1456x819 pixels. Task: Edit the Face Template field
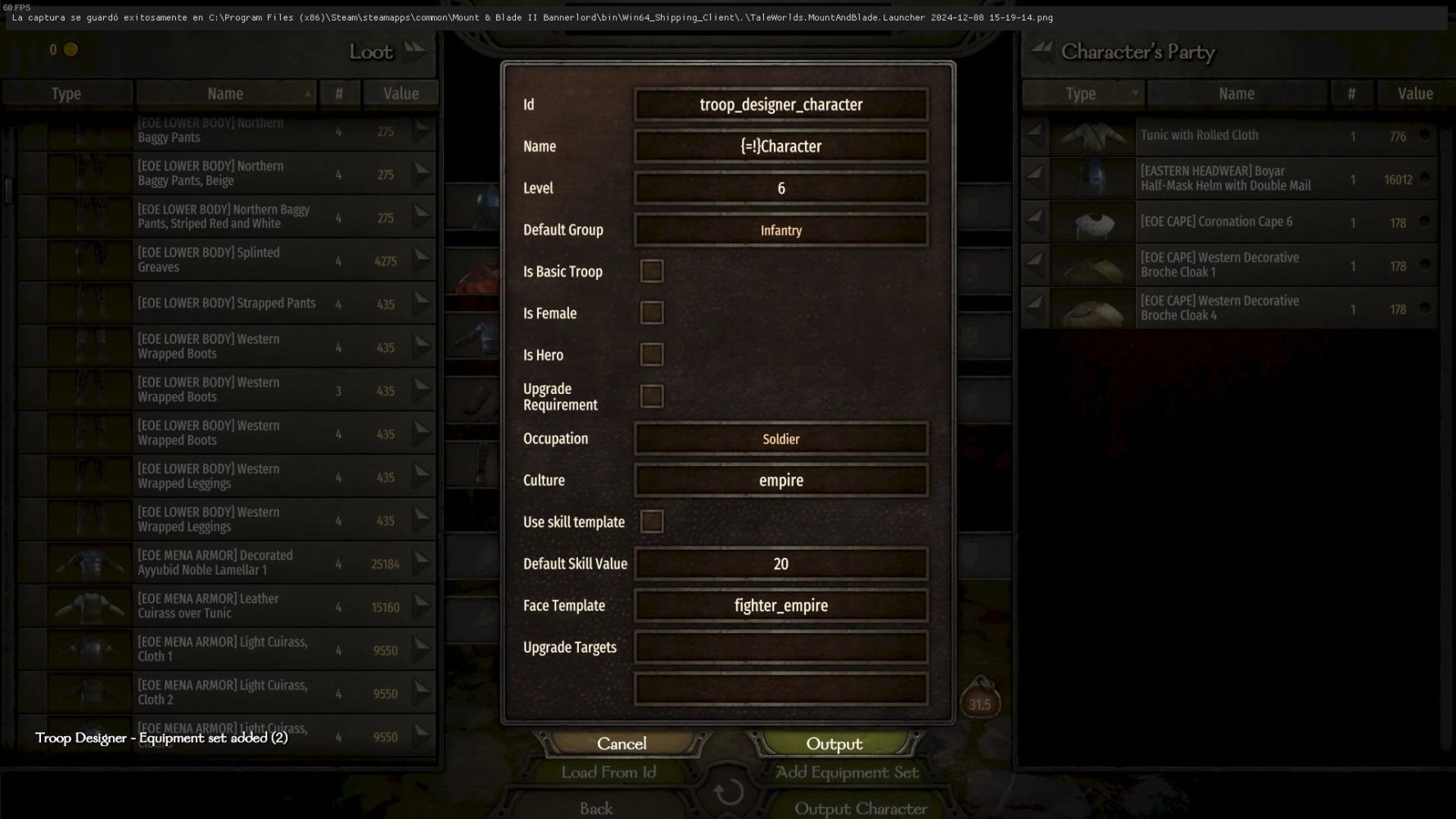coord(780,606)
